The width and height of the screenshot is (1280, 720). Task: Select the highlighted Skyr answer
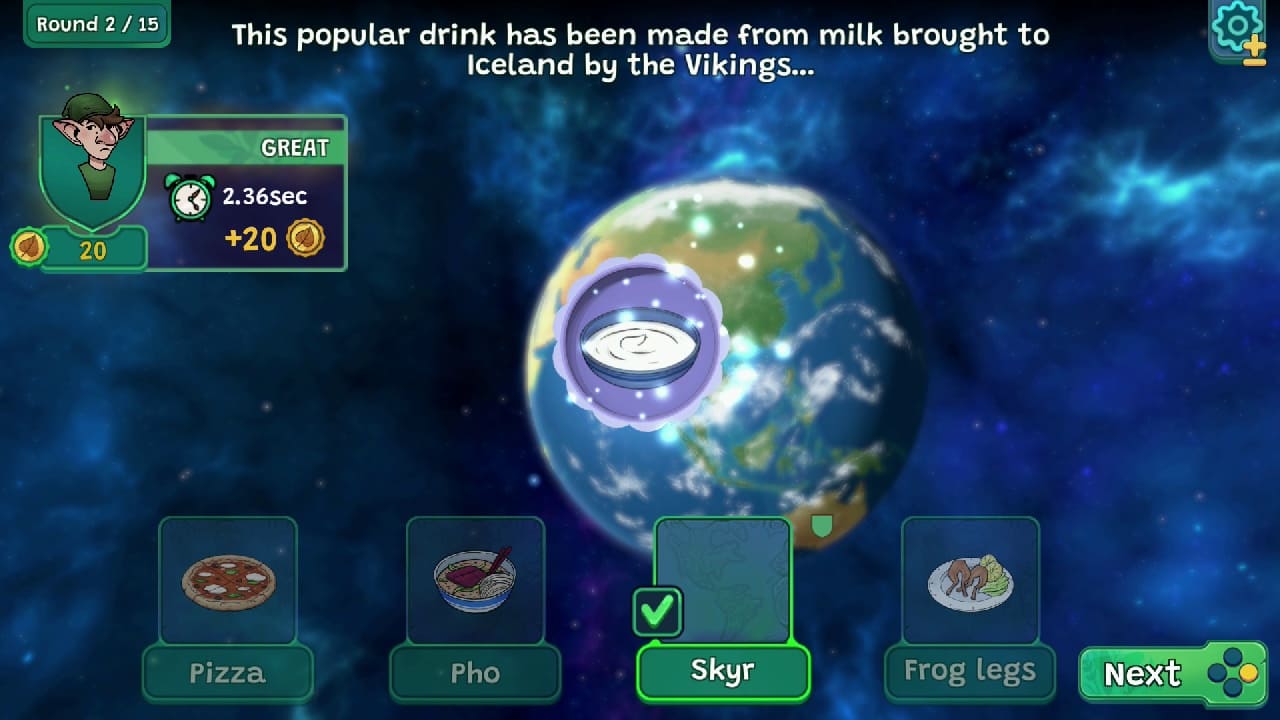pos(722,671)
